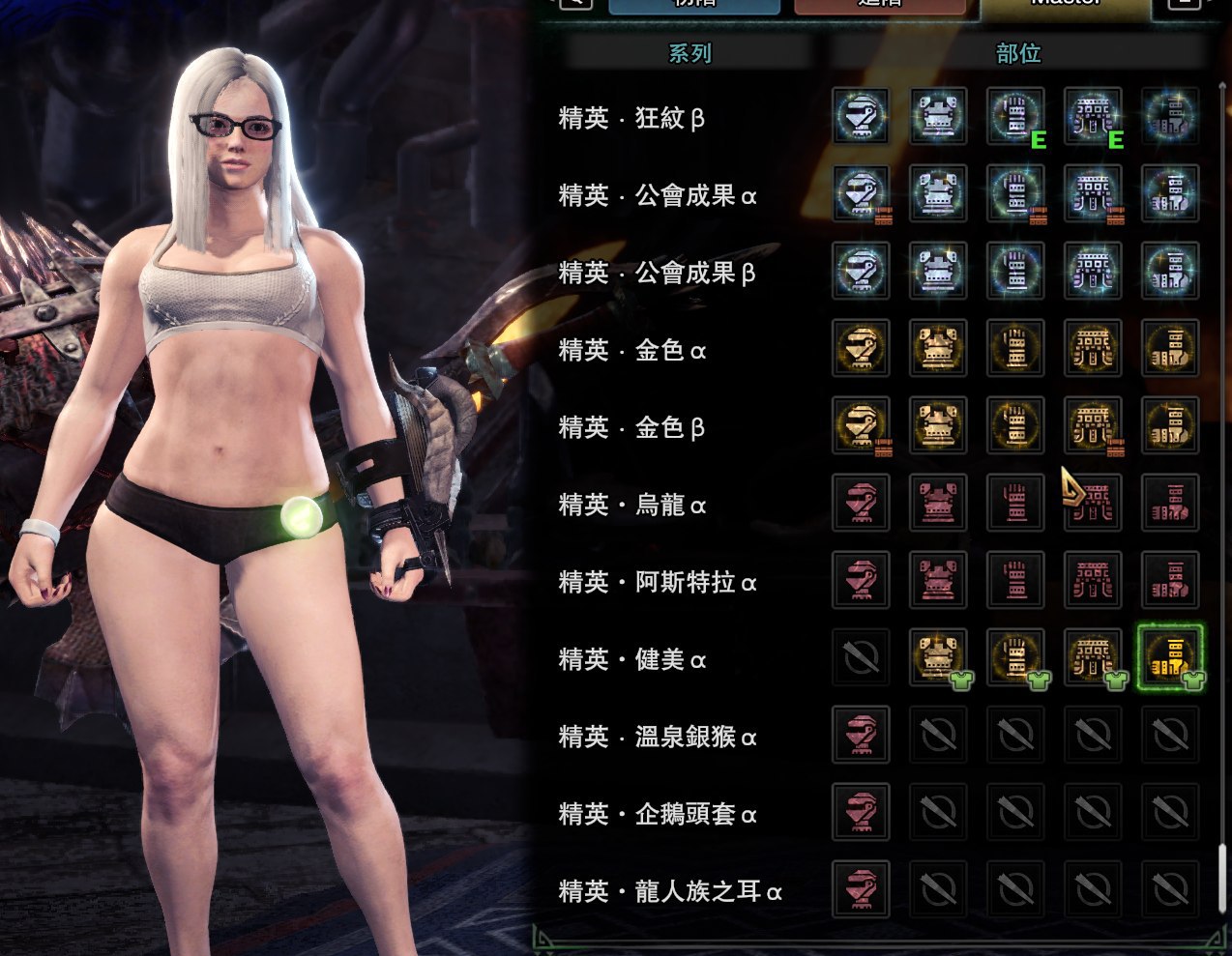1232x956 pixels.
Task: Choose the equipped 狂紋β arms piece
Action: tap(1015, 116)
